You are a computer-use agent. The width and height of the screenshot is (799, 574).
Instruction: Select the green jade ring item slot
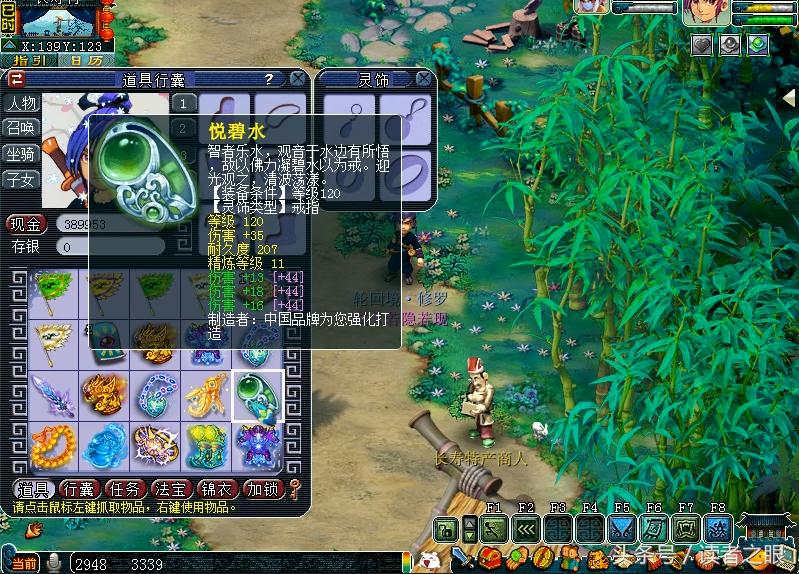point(258,396)
